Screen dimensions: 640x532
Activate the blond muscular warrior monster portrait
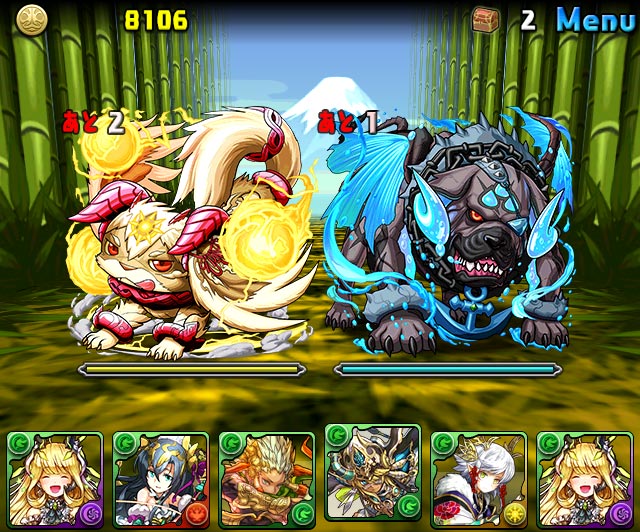pos(266,480)
